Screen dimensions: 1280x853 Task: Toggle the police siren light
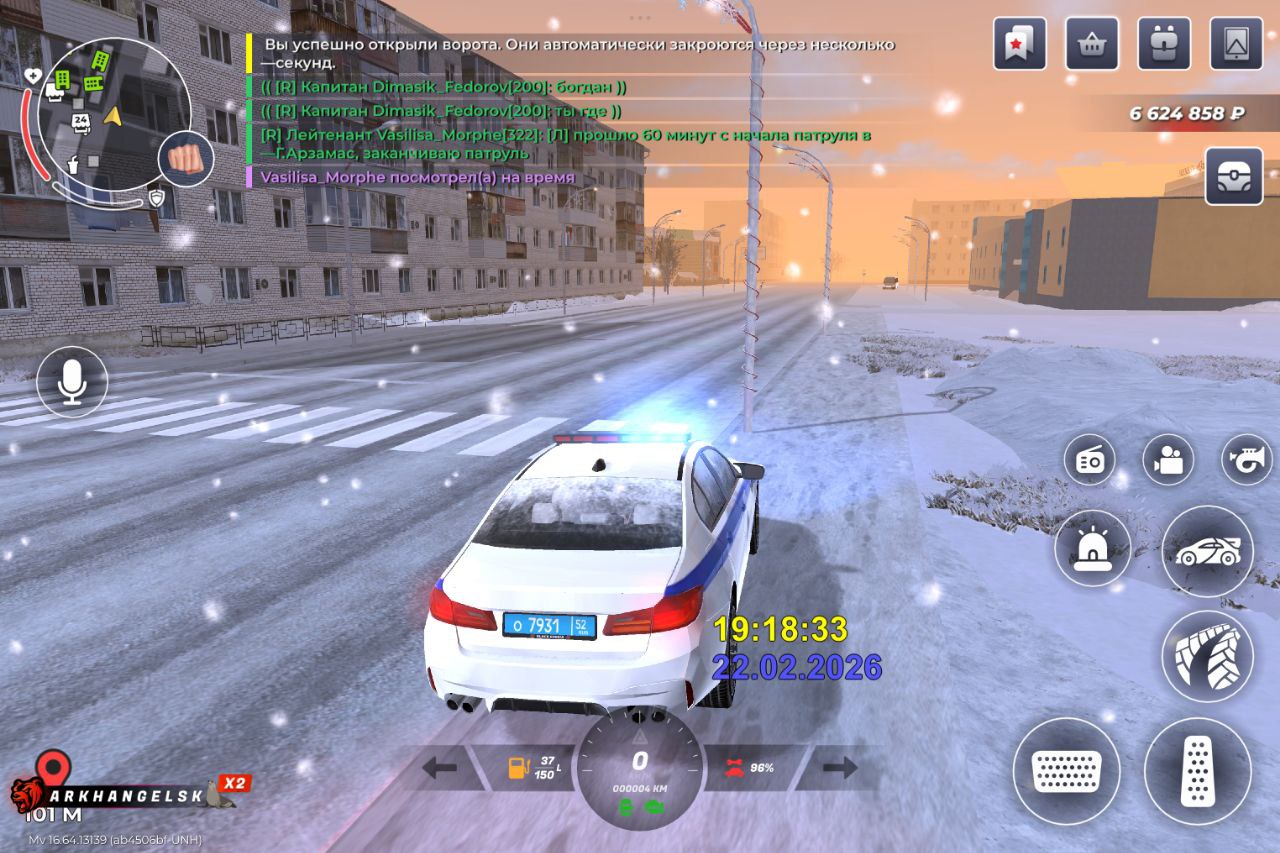pos(1092,548)
